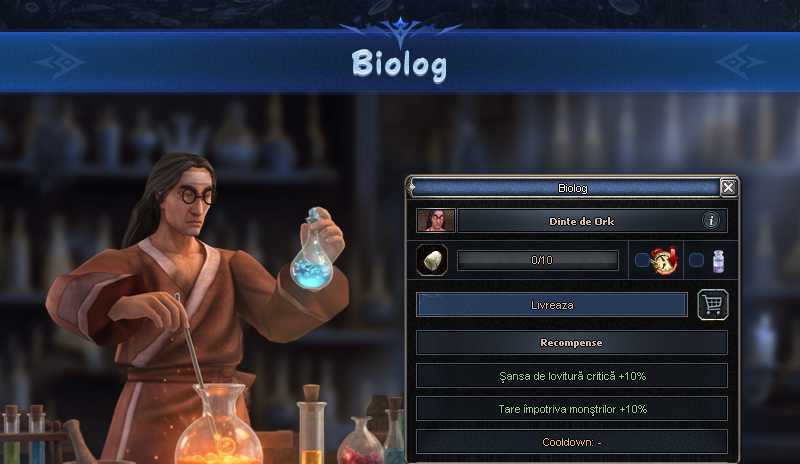Image resolution: width=800 pixels, height=464 pixels.
Task: Click the red clock cooldown-reset item
Action: 664,260
